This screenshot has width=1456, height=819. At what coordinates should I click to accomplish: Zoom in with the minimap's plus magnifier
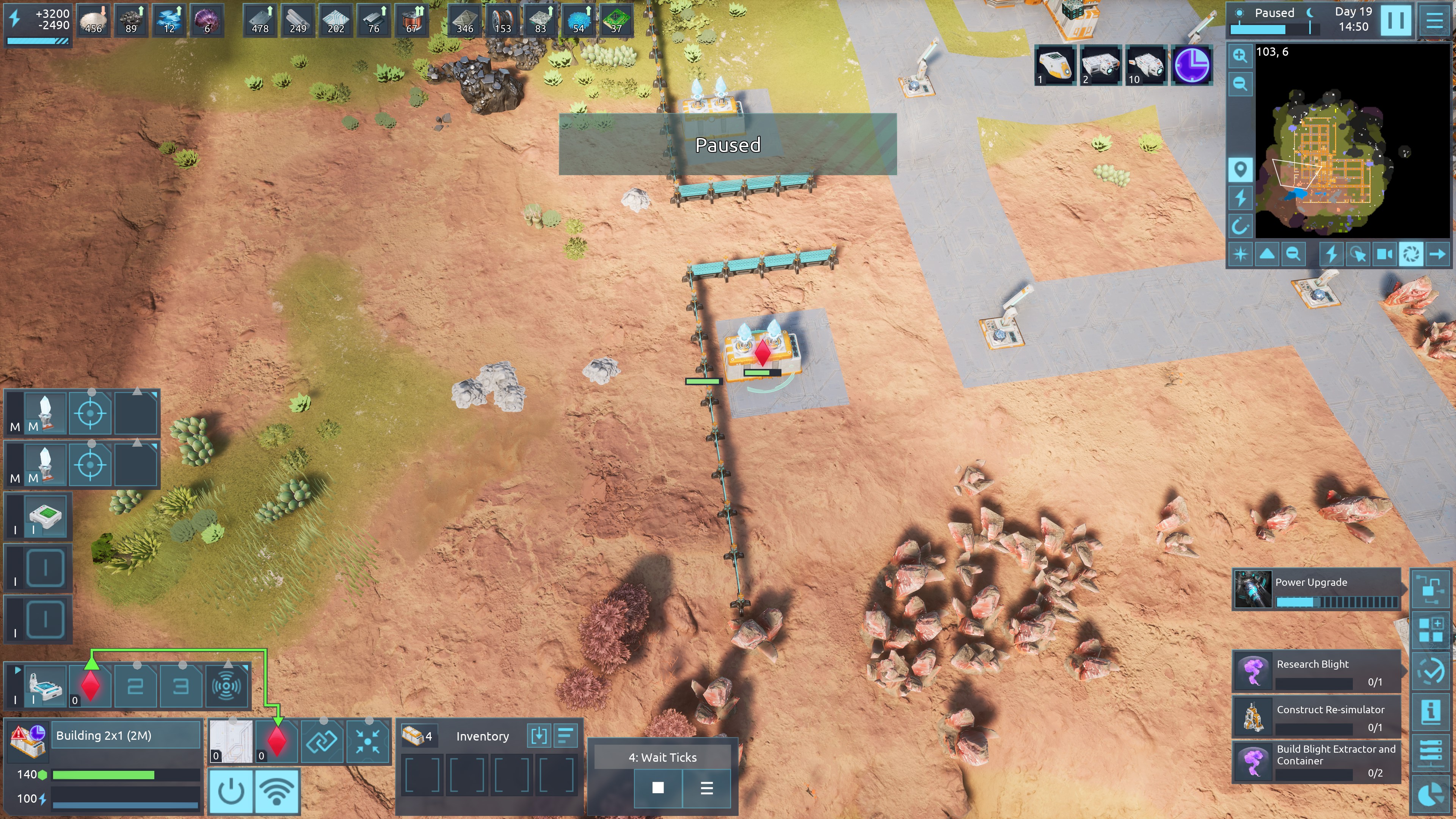pos(1239,55)
